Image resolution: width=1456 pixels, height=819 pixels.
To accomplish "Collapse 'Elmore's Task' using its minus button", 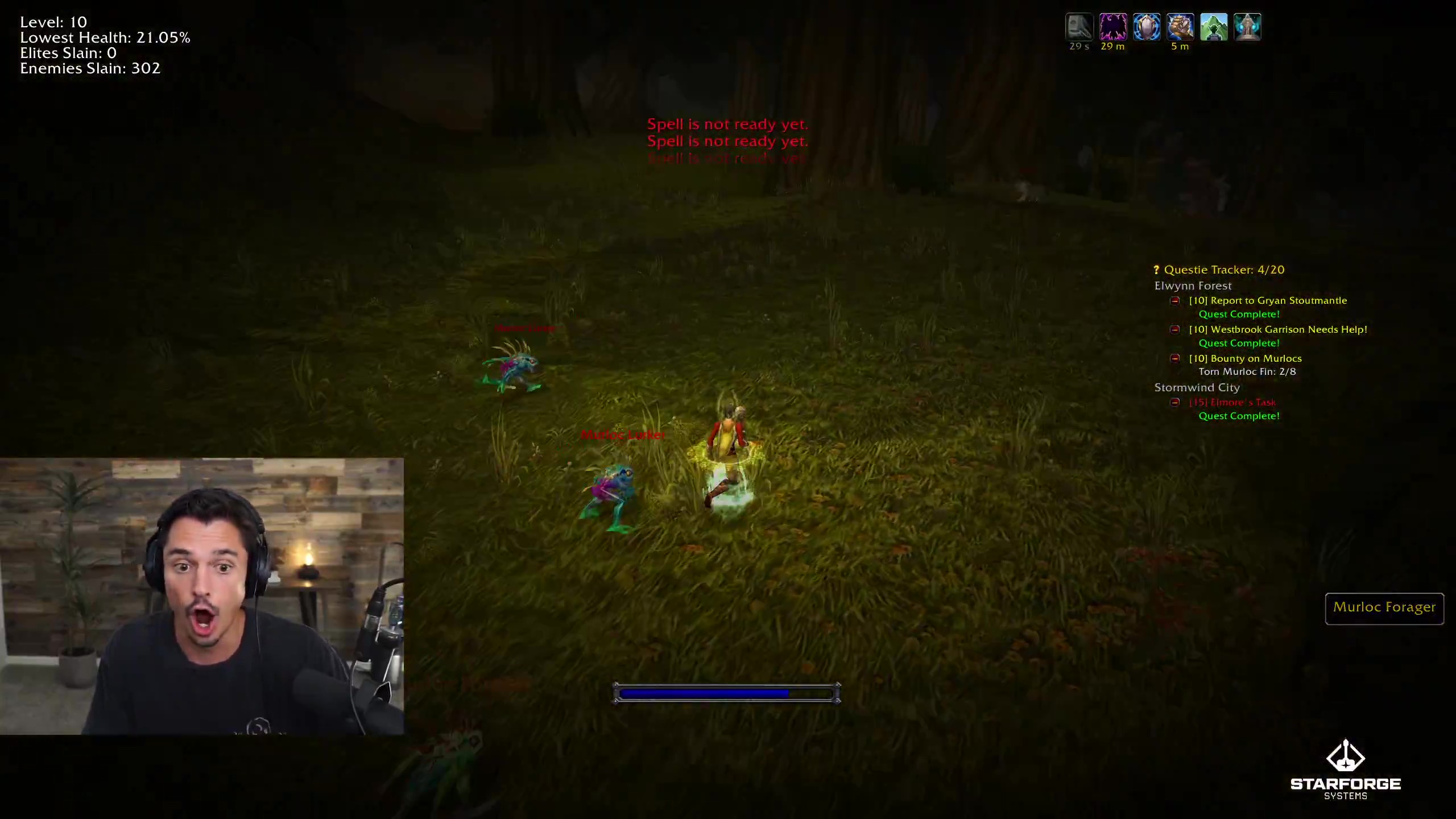I will coord(1176,402).
